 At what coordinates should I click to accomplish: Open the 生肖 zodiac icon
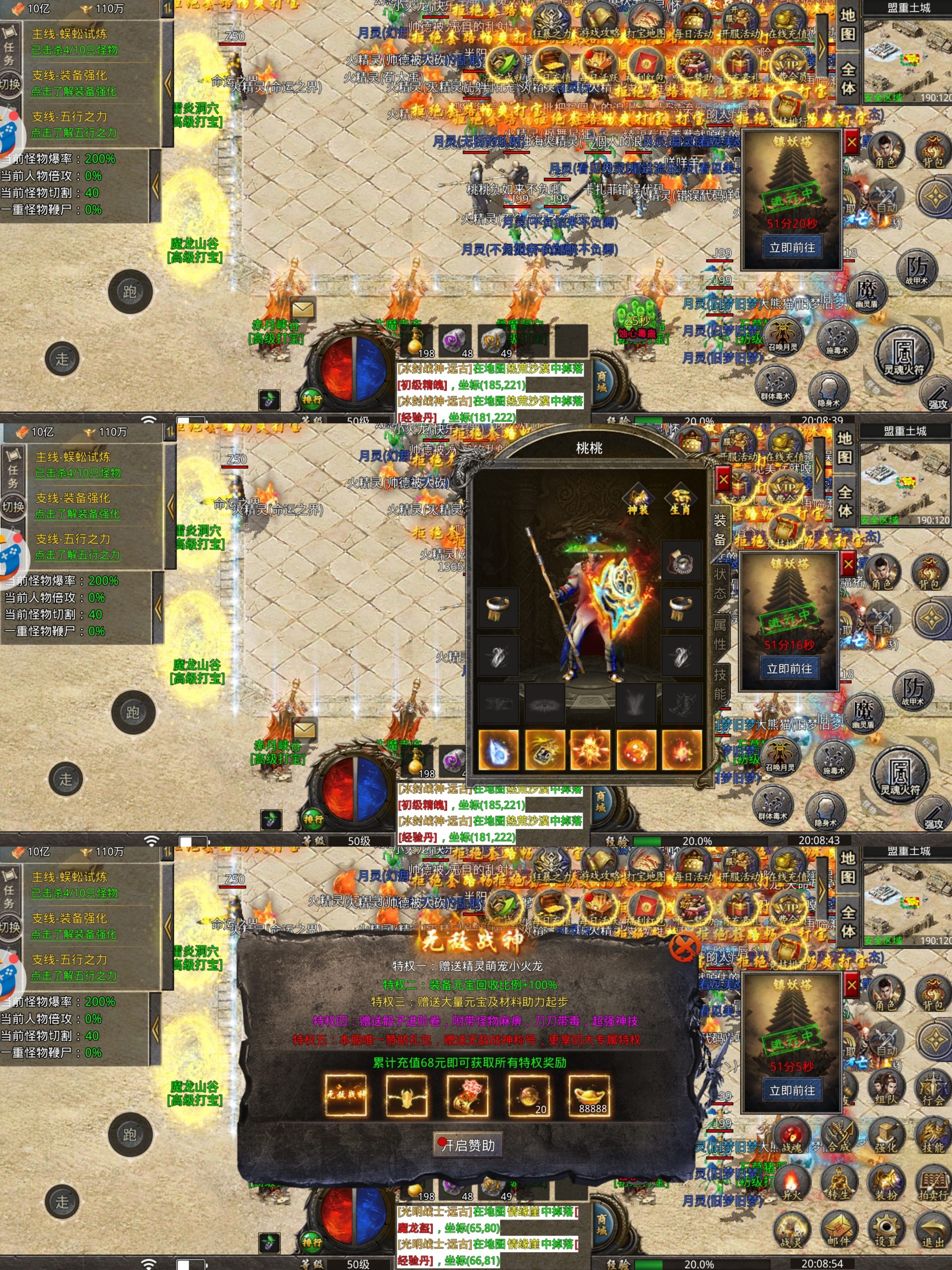680,499
